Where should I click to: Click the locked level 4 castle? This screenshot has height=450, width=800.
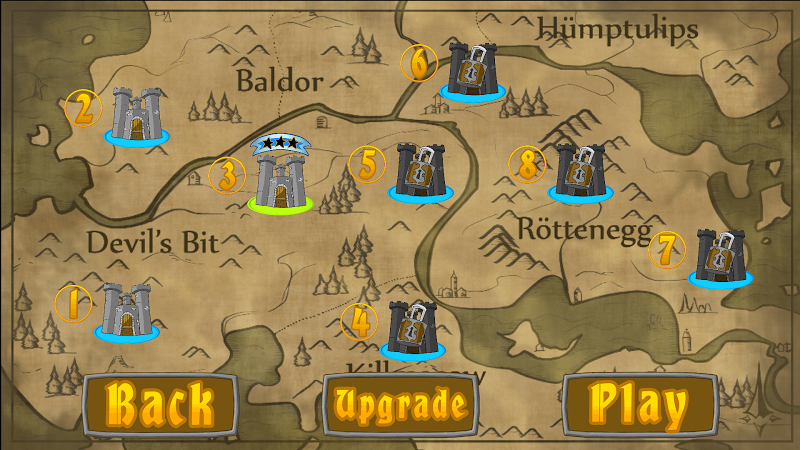412,328
